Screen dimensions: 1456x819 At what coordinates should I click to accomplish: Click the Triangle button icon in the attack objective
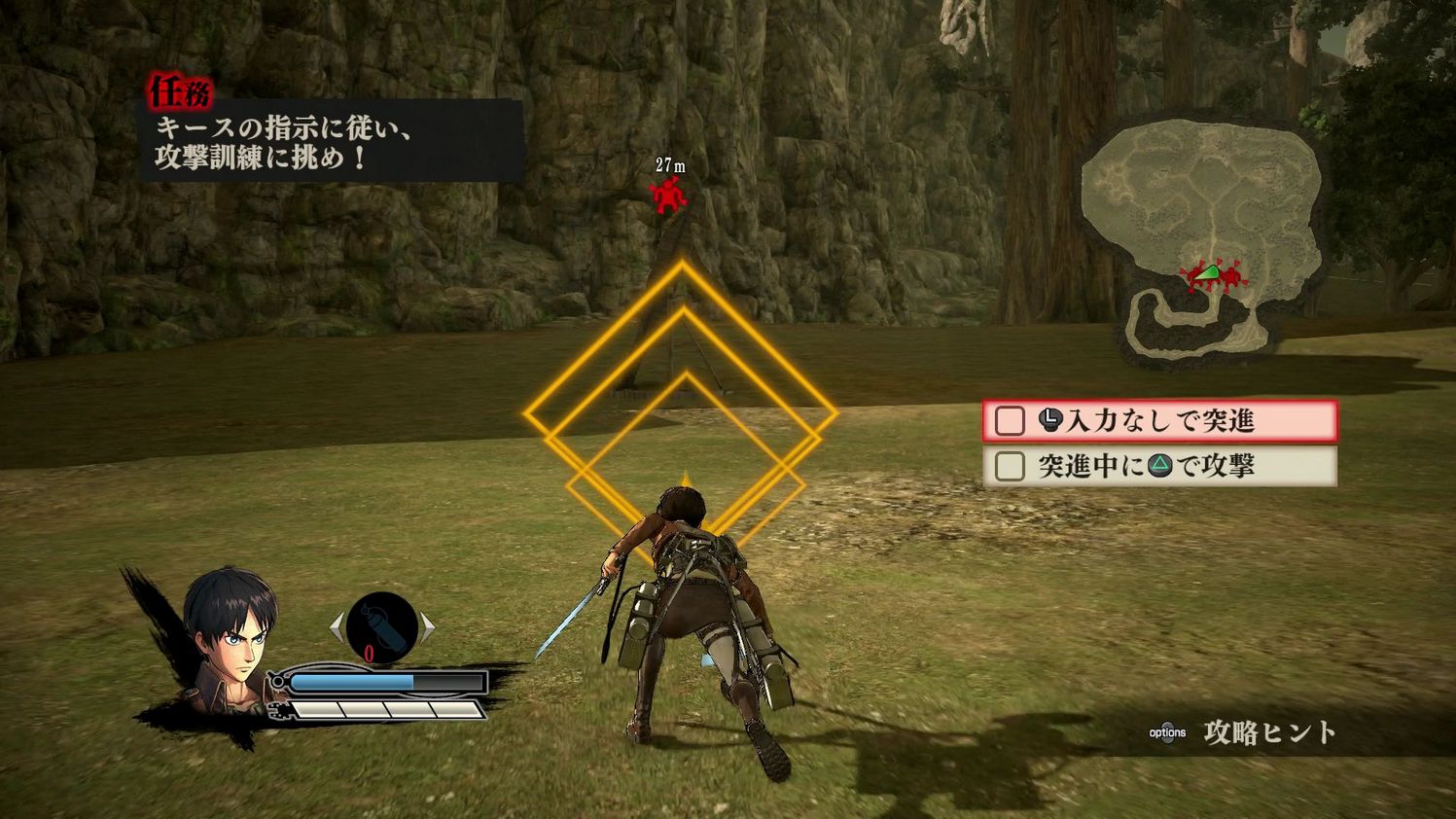tap(1161, 466)
